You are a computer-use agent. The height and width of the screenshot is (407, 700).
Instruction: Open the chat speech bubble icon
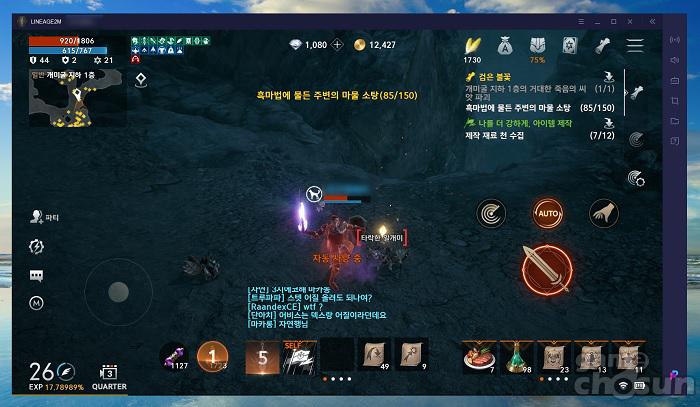click(x=37, y=274)
